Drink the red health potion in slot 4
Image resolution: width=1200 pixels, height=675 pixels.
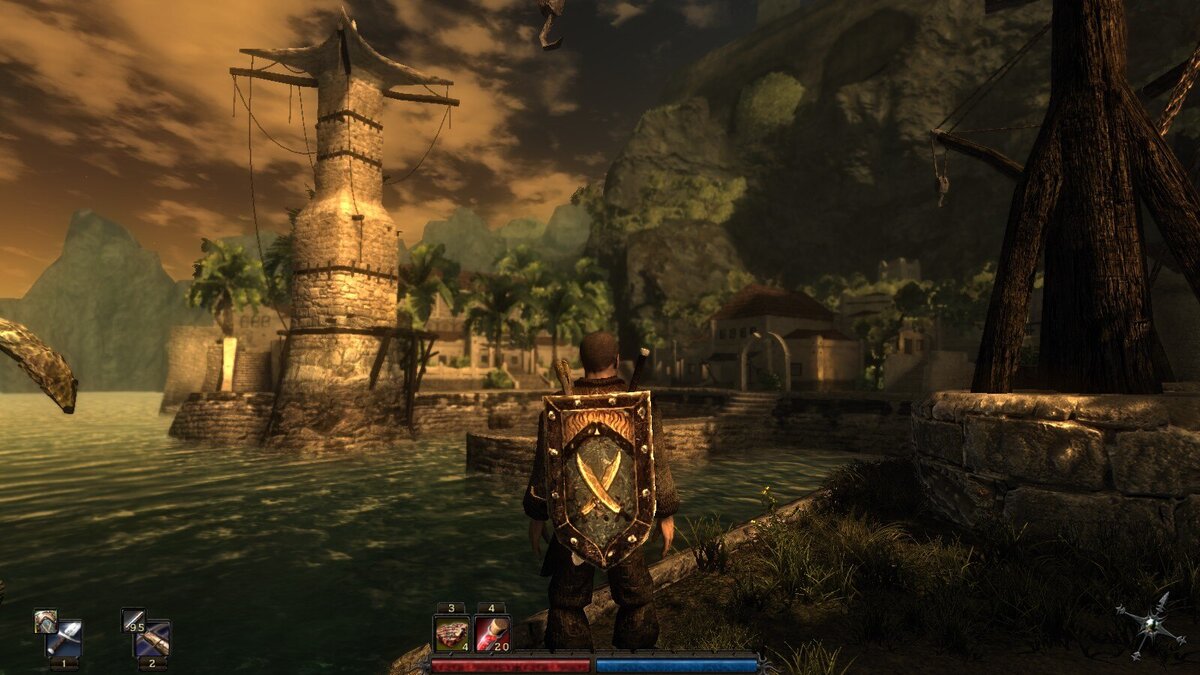(x=492, y=634)
